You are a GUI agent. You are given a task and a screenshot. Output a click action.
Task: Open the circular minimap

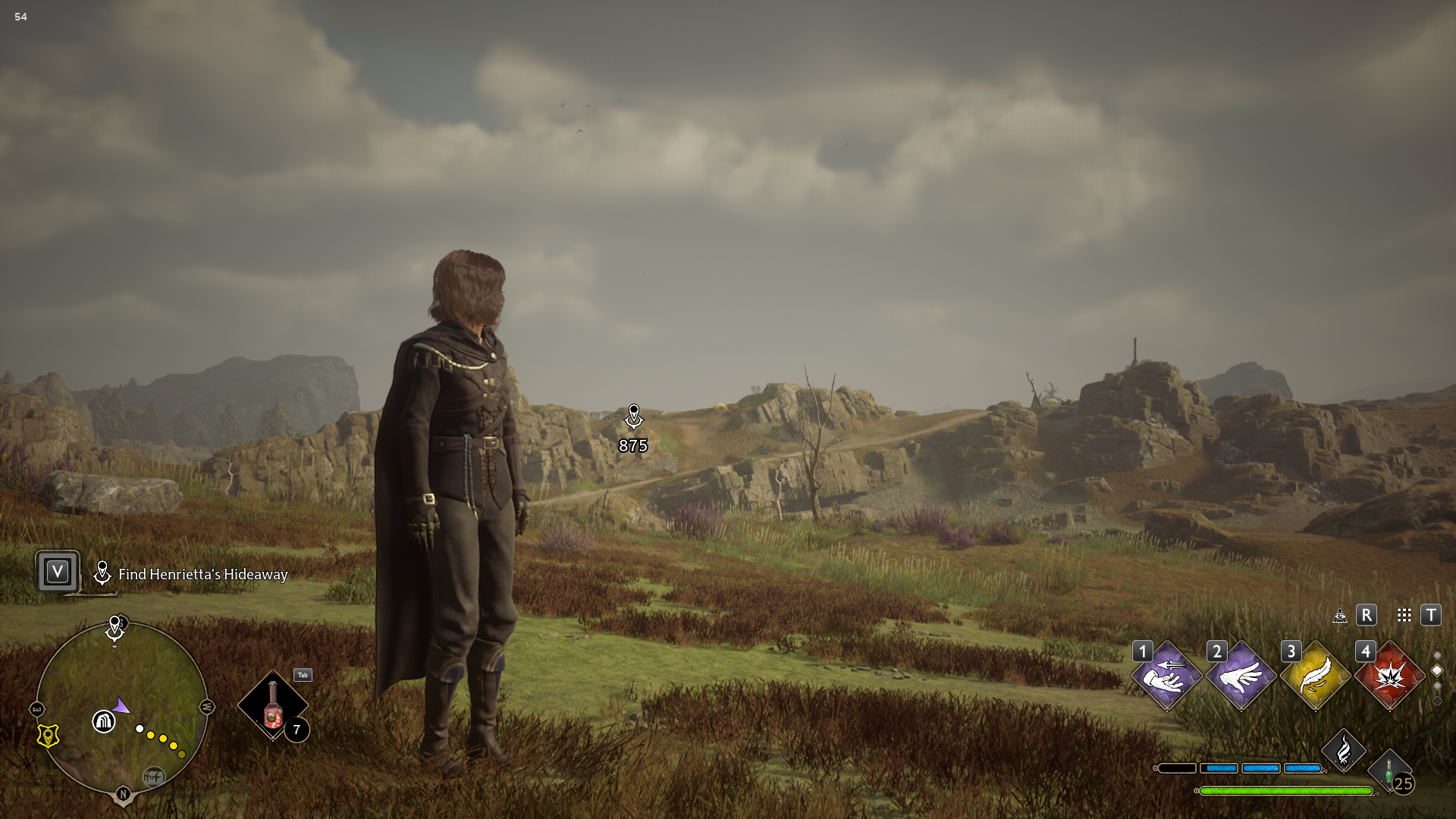coord(121,706)
